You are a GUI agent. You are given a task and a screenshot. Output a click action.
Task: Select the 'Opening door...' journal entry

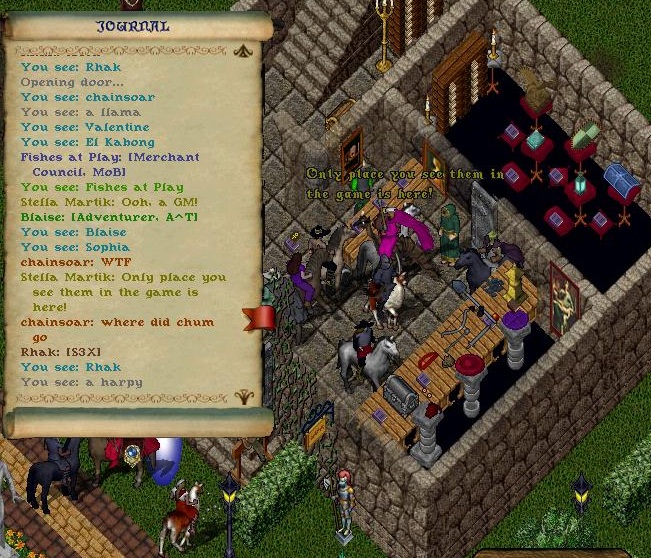pyautogui.click(x=59, y=81)
